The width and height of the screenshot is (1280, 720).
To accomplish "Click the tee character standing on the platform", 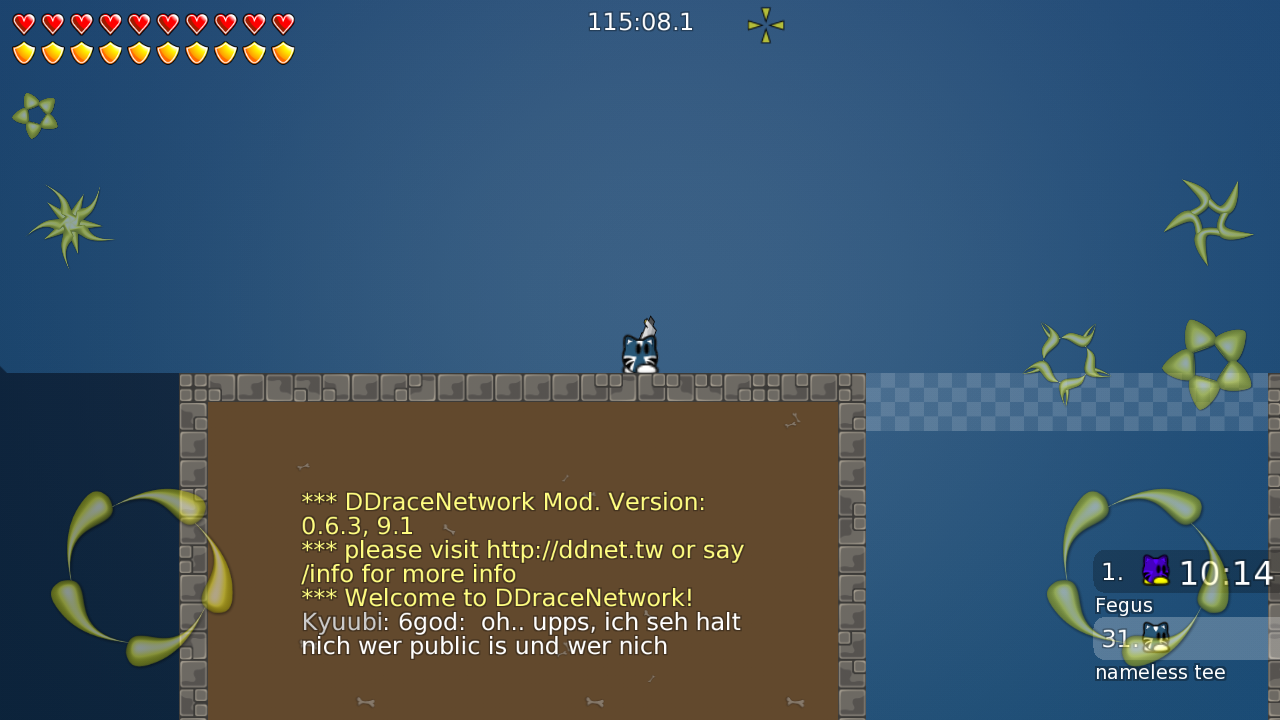I will pos(638,348).
